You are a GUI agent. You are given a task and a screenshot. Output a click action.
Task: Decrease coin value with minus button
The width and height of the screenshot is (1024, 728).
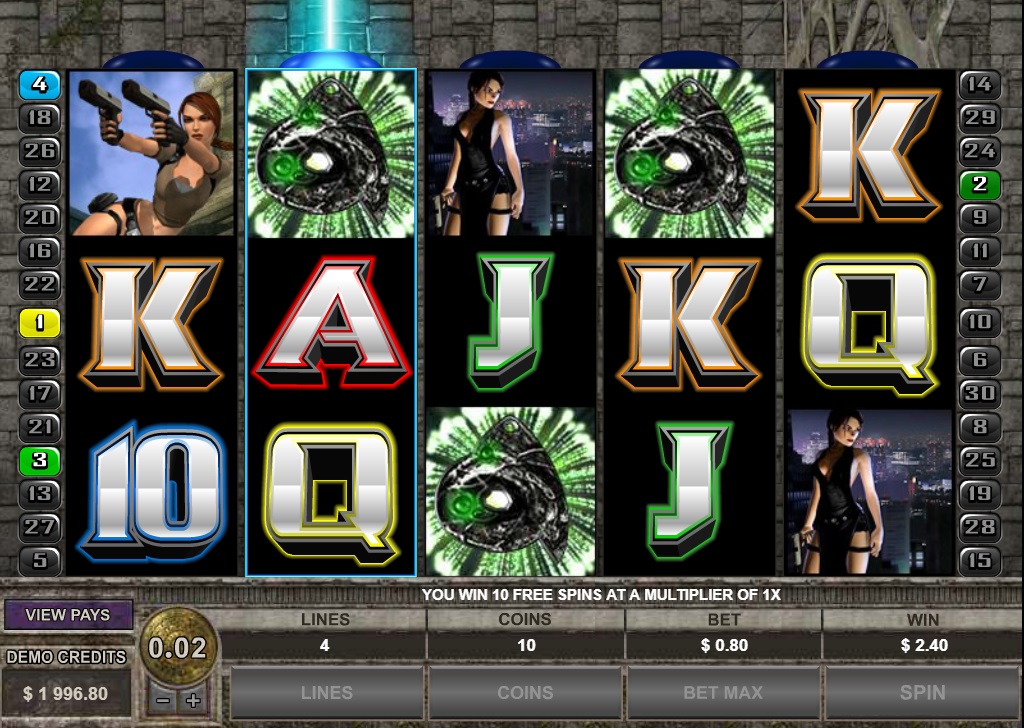[x=163, y=700]
